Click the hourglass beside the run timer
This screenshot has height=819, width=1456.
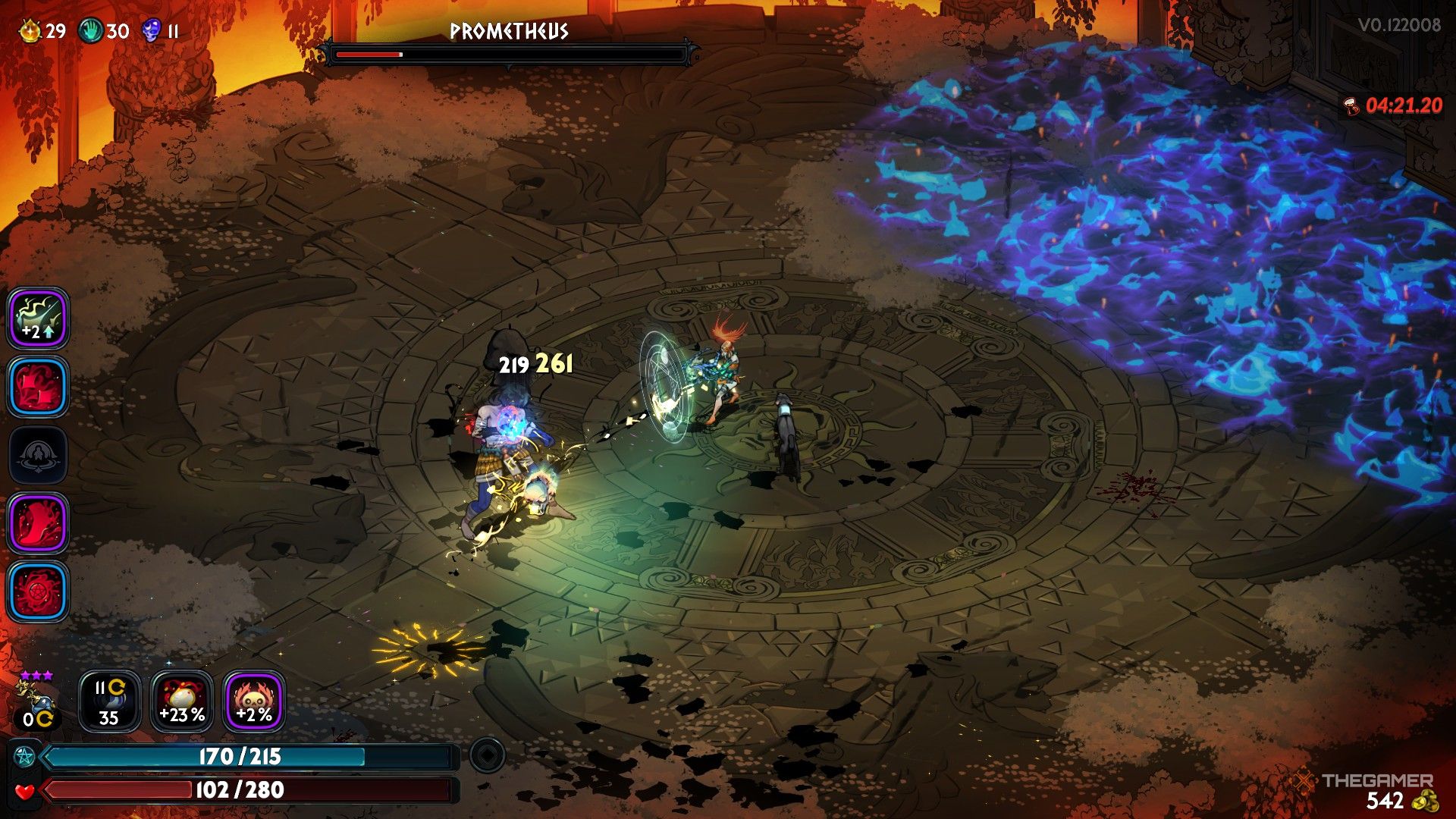(1351, 105)
